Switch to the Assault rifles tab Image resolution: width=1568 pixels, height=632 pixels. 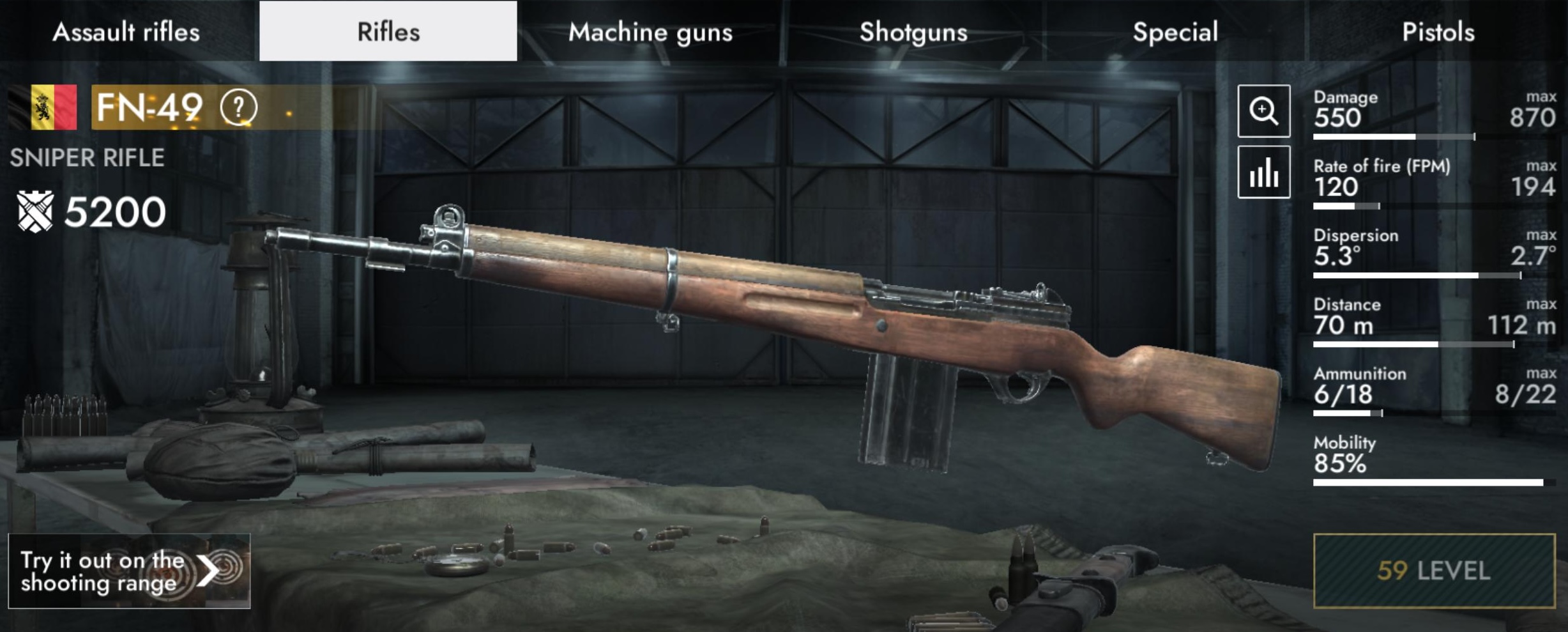(126, 31)
